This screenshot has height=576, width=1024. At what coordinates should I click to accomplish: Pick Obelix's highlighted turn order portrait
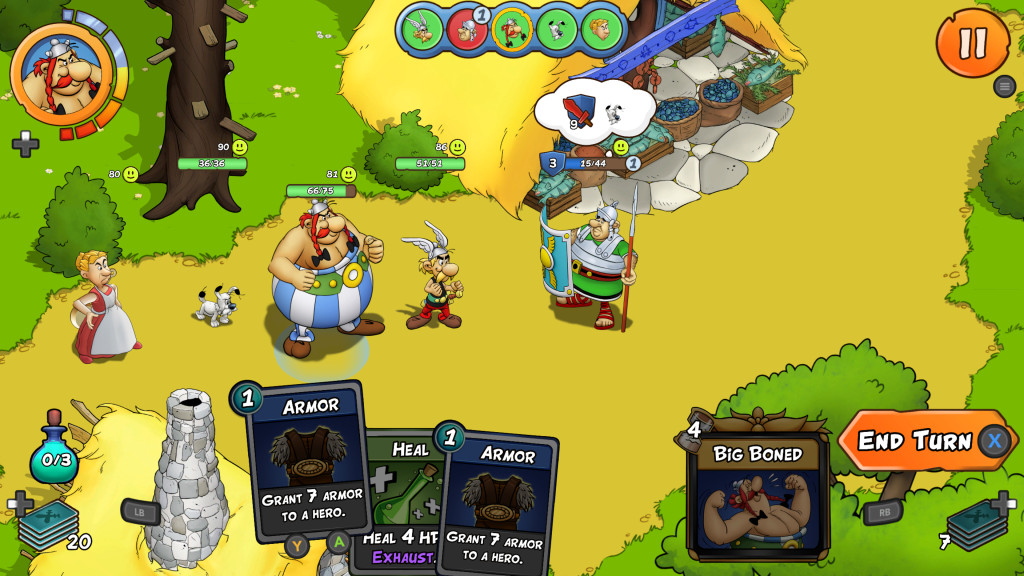(511, 29)
